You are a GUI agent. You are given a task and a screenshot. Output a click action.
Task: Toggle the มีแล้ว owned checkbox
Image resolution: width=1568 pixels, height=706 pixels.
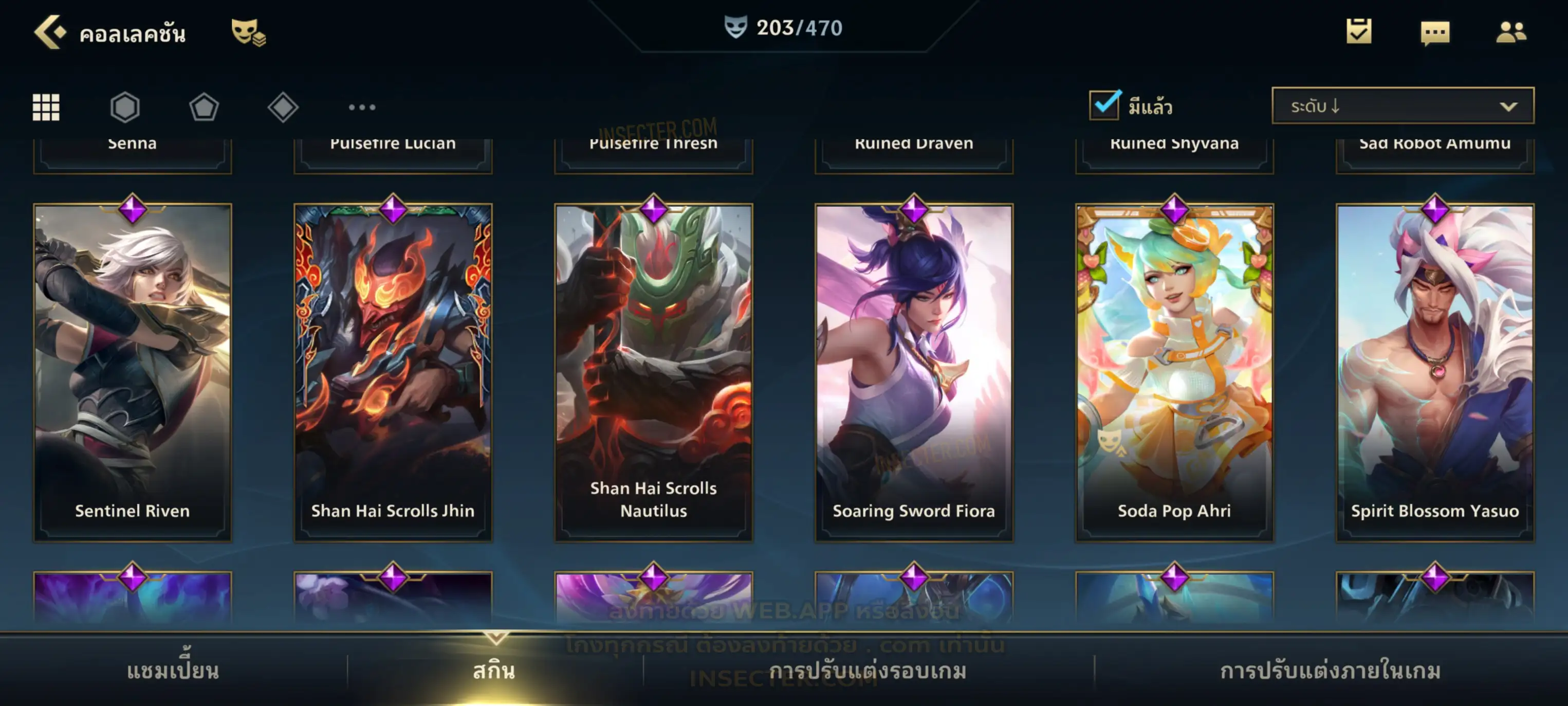tap(1104, 105)
